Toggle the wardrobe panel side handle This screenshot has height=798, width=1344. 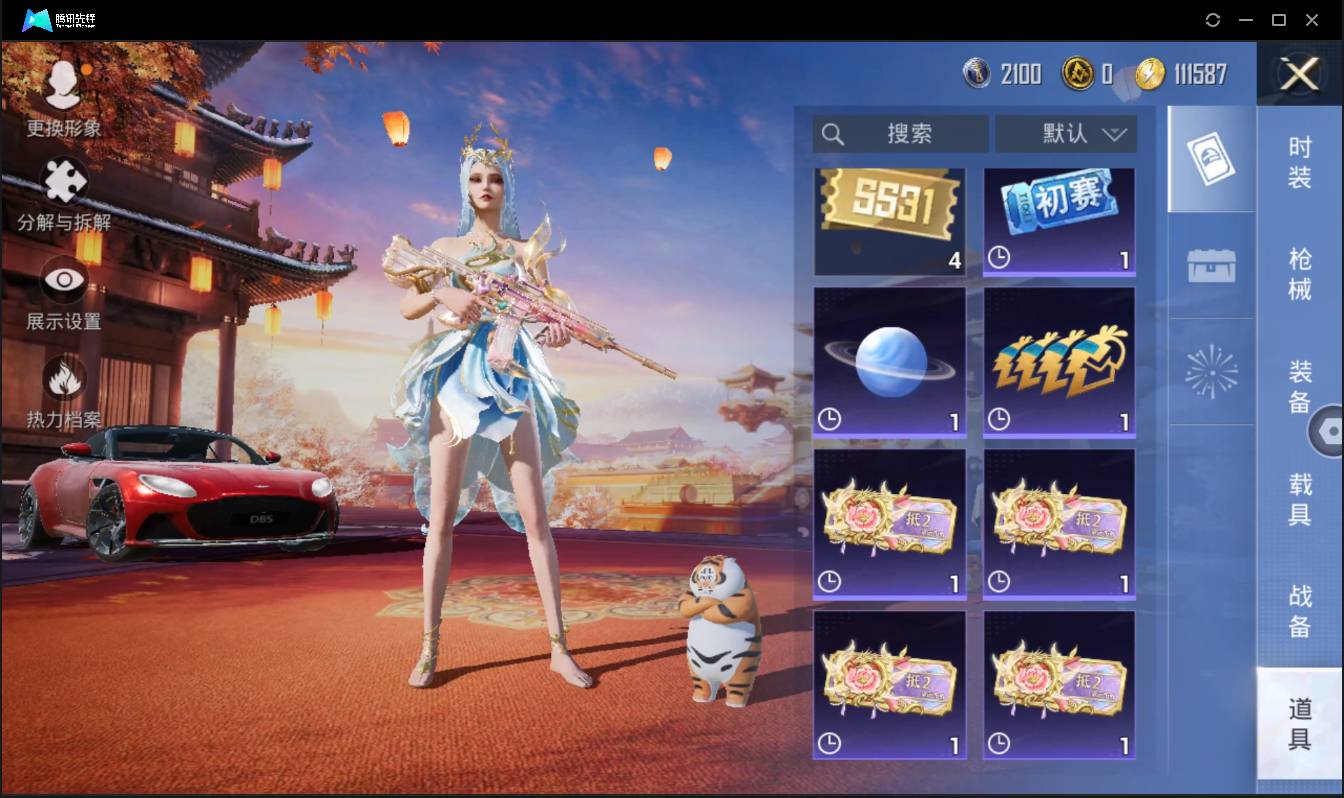[1330, 430]
